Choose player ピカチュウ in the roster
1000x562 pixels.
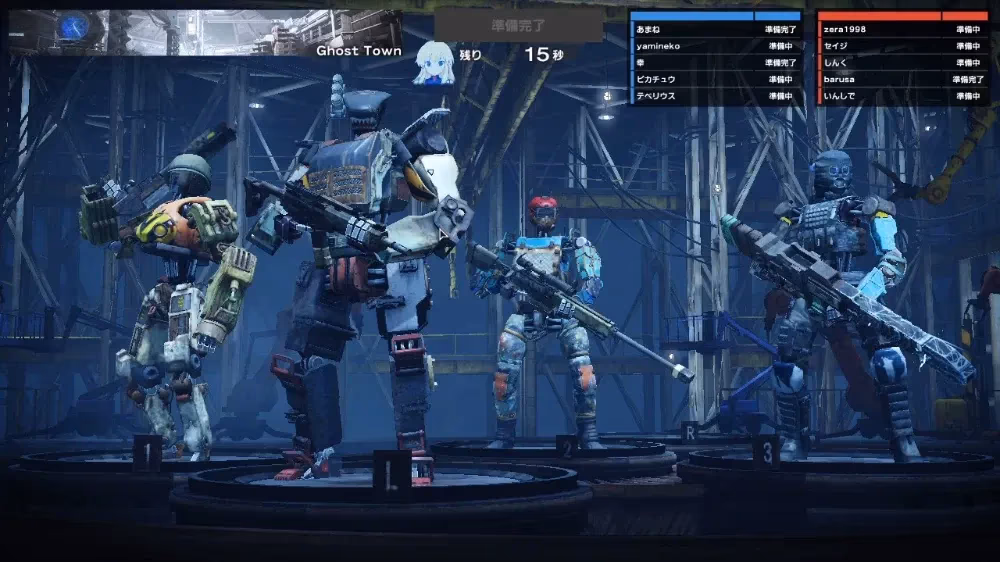tap(716, 79)
